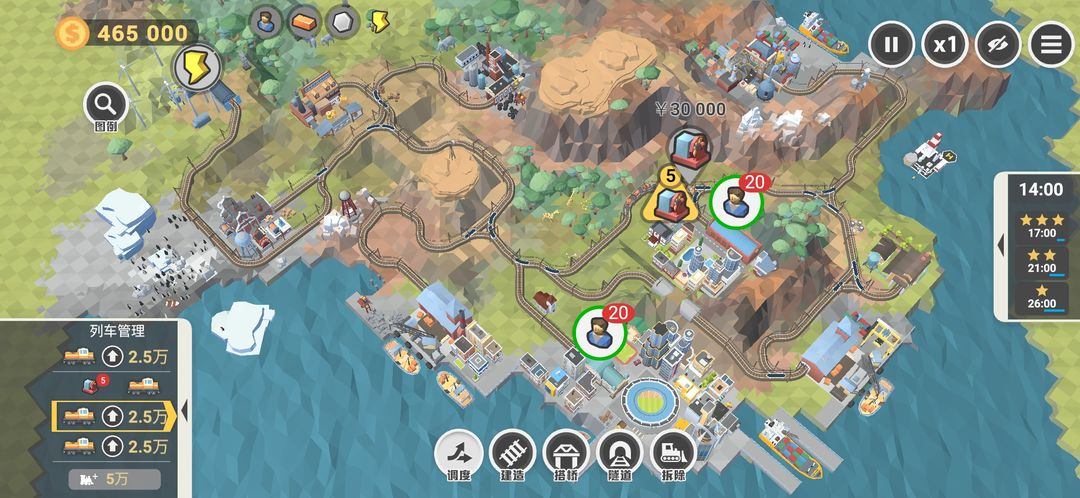
Task: Choose the 建造 track building tool
Action: [x=513, y=454]
